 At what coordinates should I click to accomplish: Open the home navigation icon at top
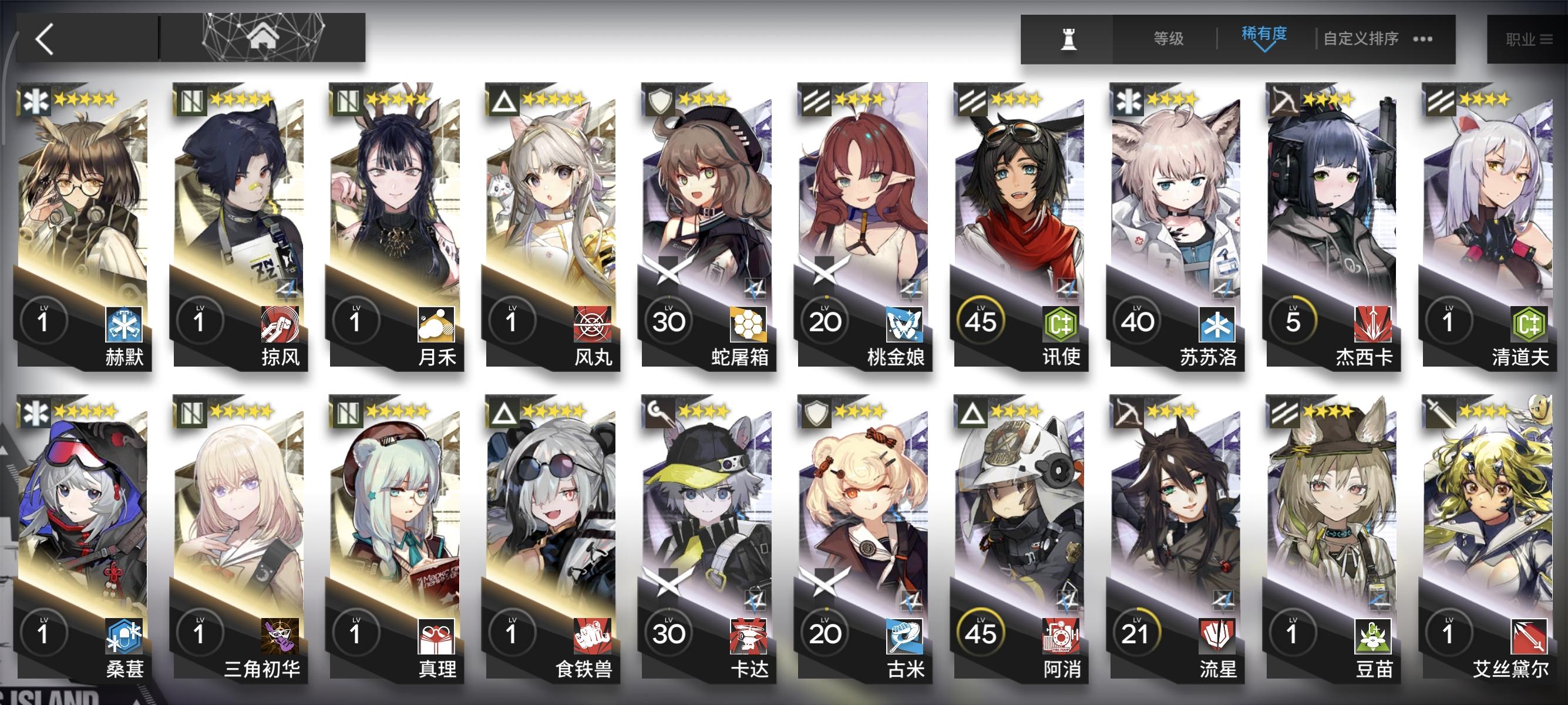pos(263,37)
